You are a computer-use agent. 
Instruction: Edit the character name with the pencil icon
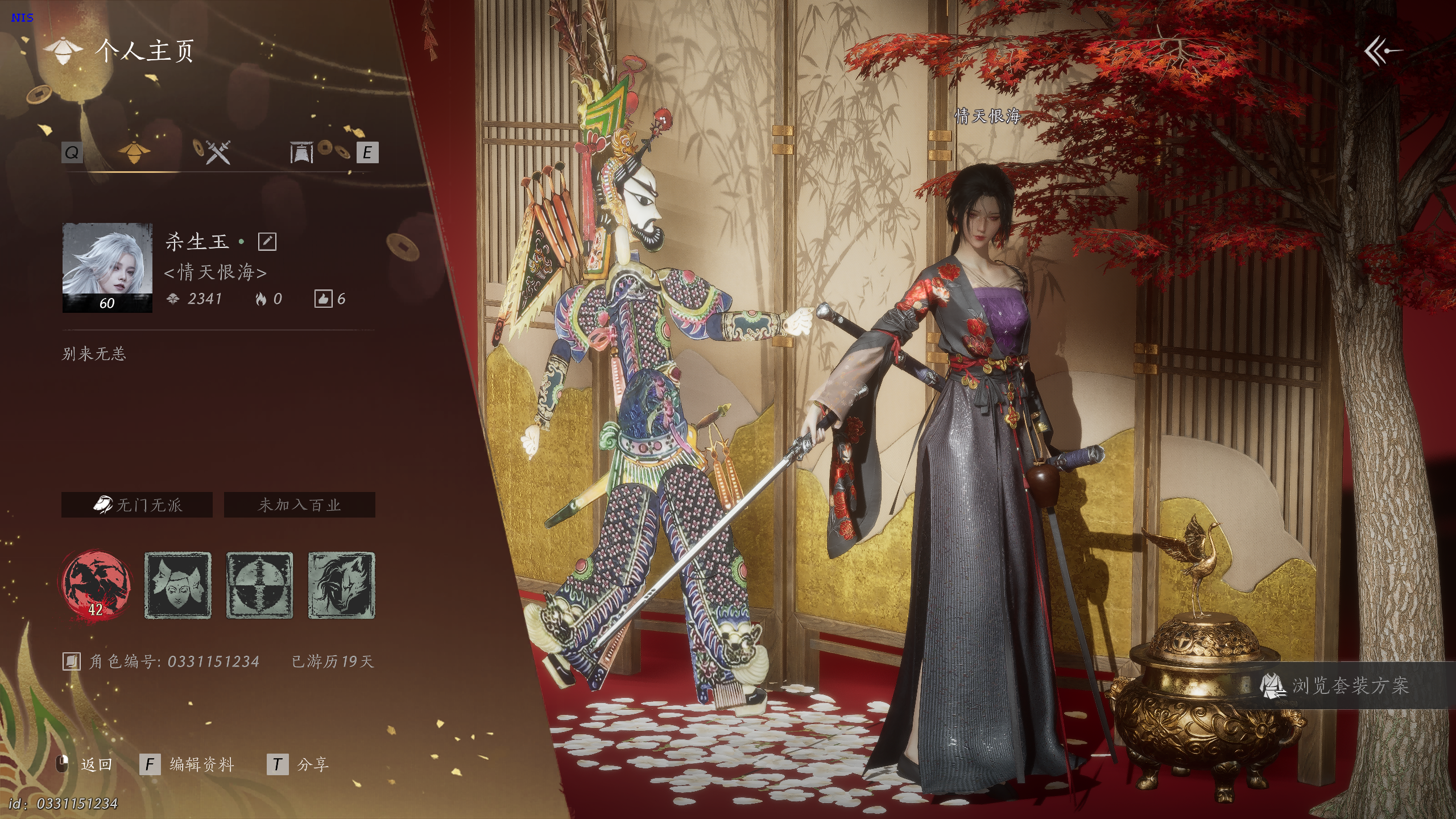(x=267, y=242)
